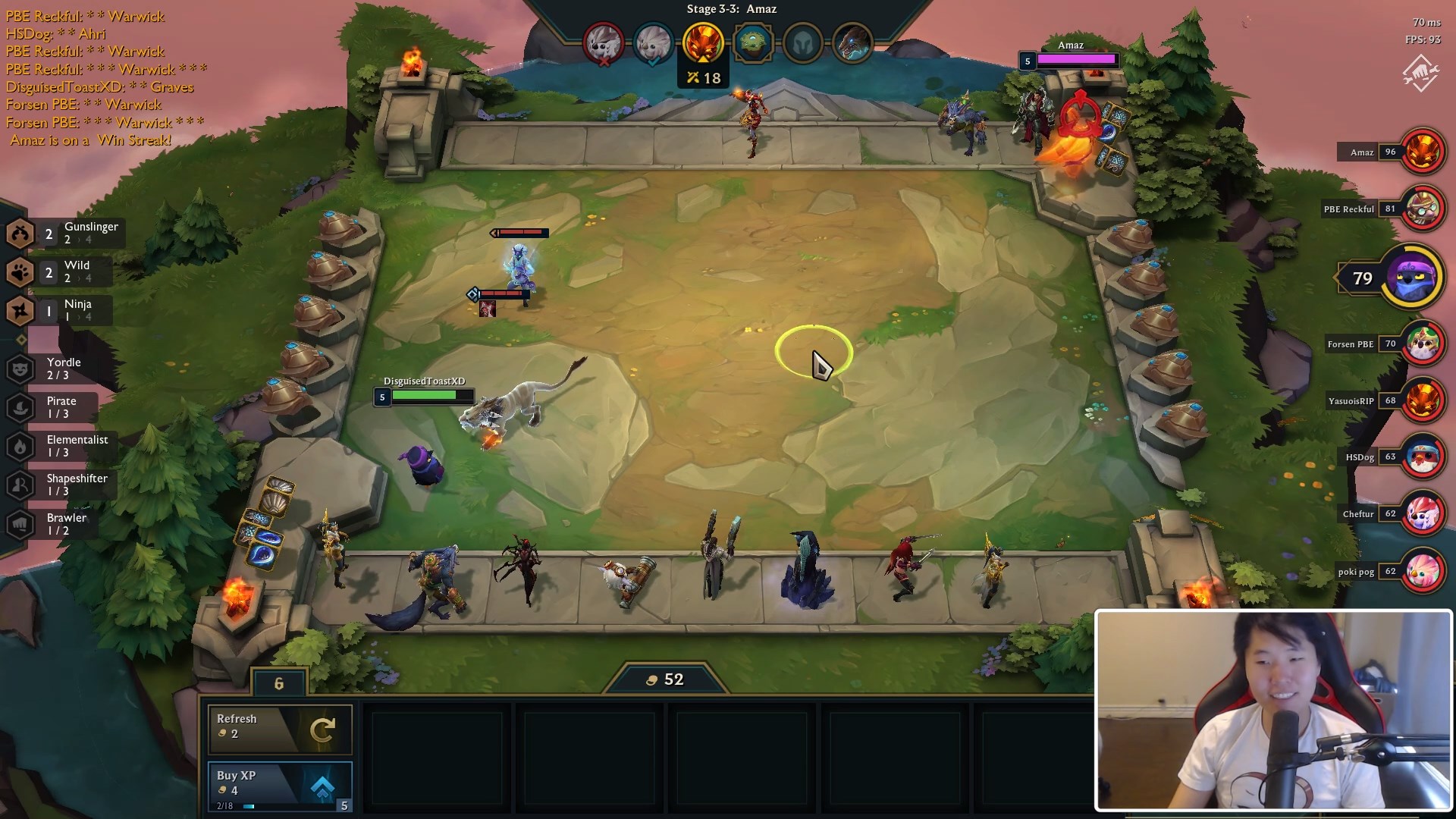Select Amaz's portrait on the scoreboard
The height and width of the screenshot is (819, 1456).
pyautogui.click(x=1425, y=152)
